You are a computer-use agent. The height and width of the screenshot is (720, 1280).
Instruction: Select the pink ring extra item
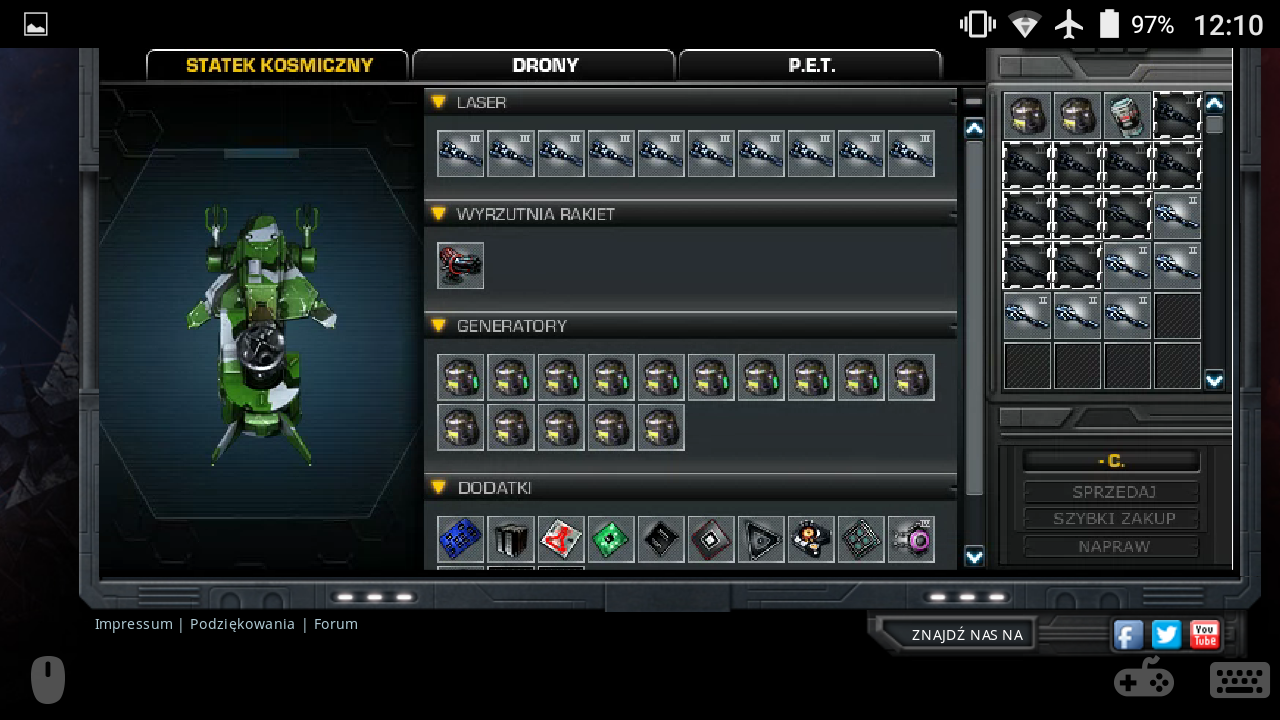point(911,539)
